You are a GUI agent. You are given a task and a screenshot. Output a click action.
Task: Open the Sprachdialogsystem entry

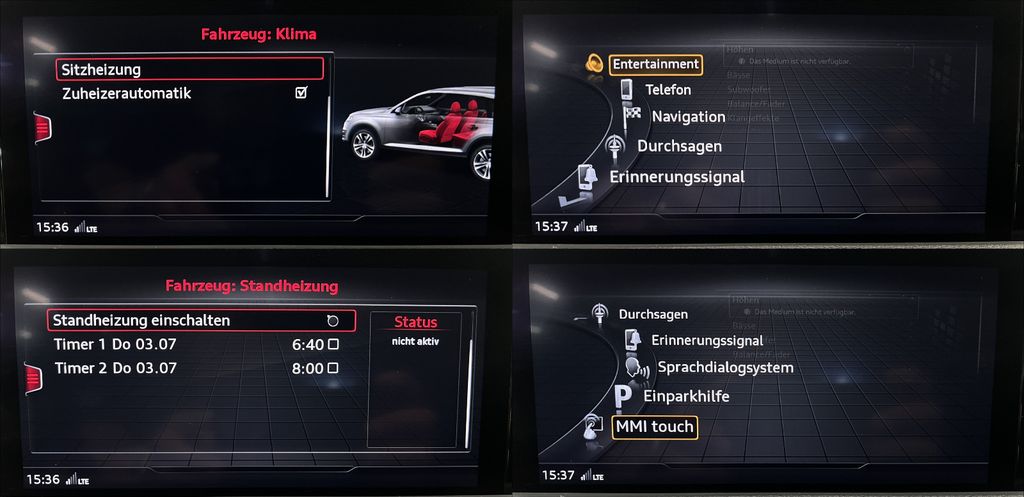pyautogui.click(x=724, y=367)
